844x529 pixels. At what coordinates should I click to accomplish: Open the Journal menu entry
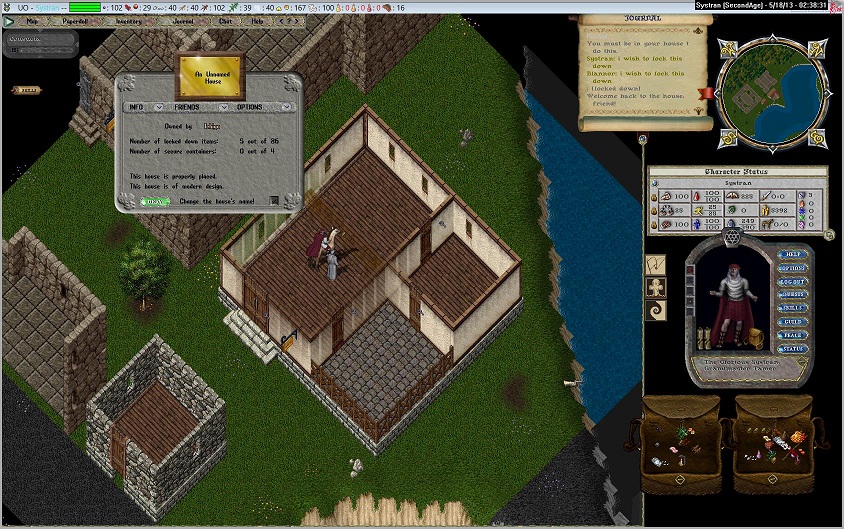(183, 20)
